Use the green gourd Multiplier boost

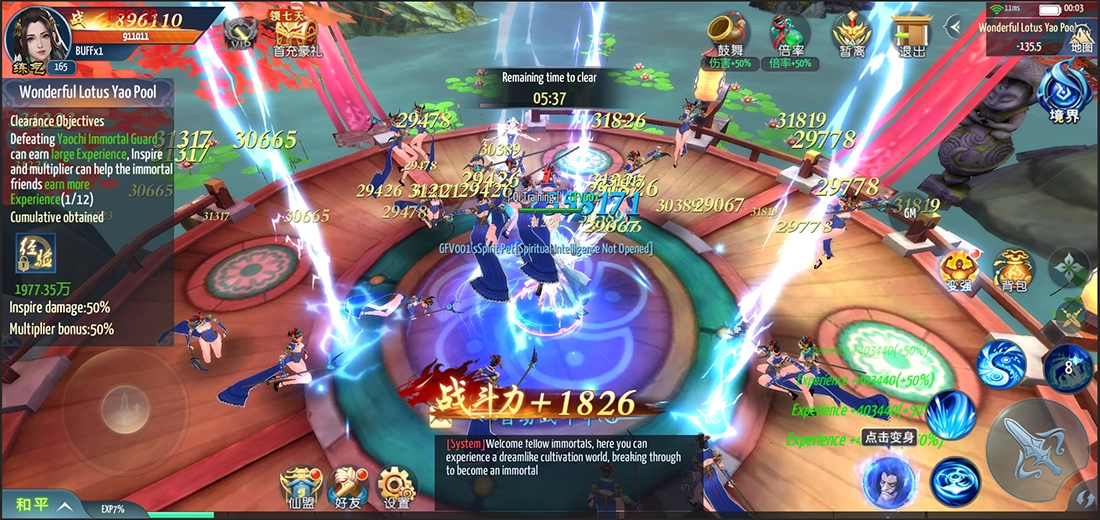click(789, 36)
